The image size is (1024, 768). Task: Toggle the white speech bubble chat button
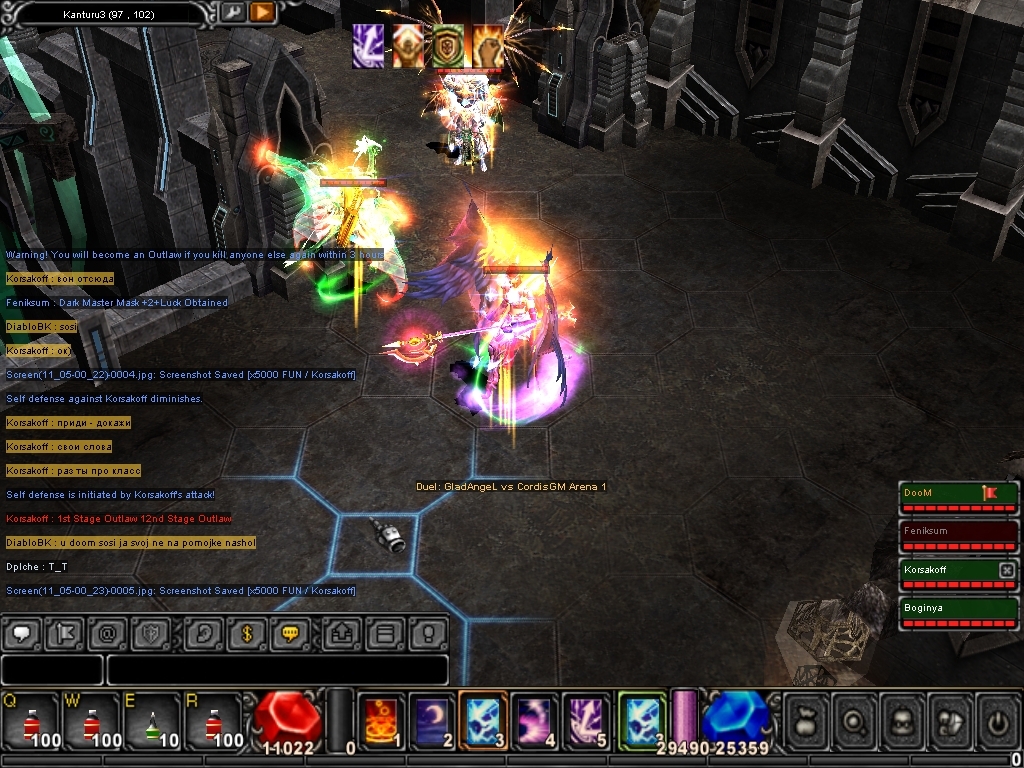click(21, 633)
